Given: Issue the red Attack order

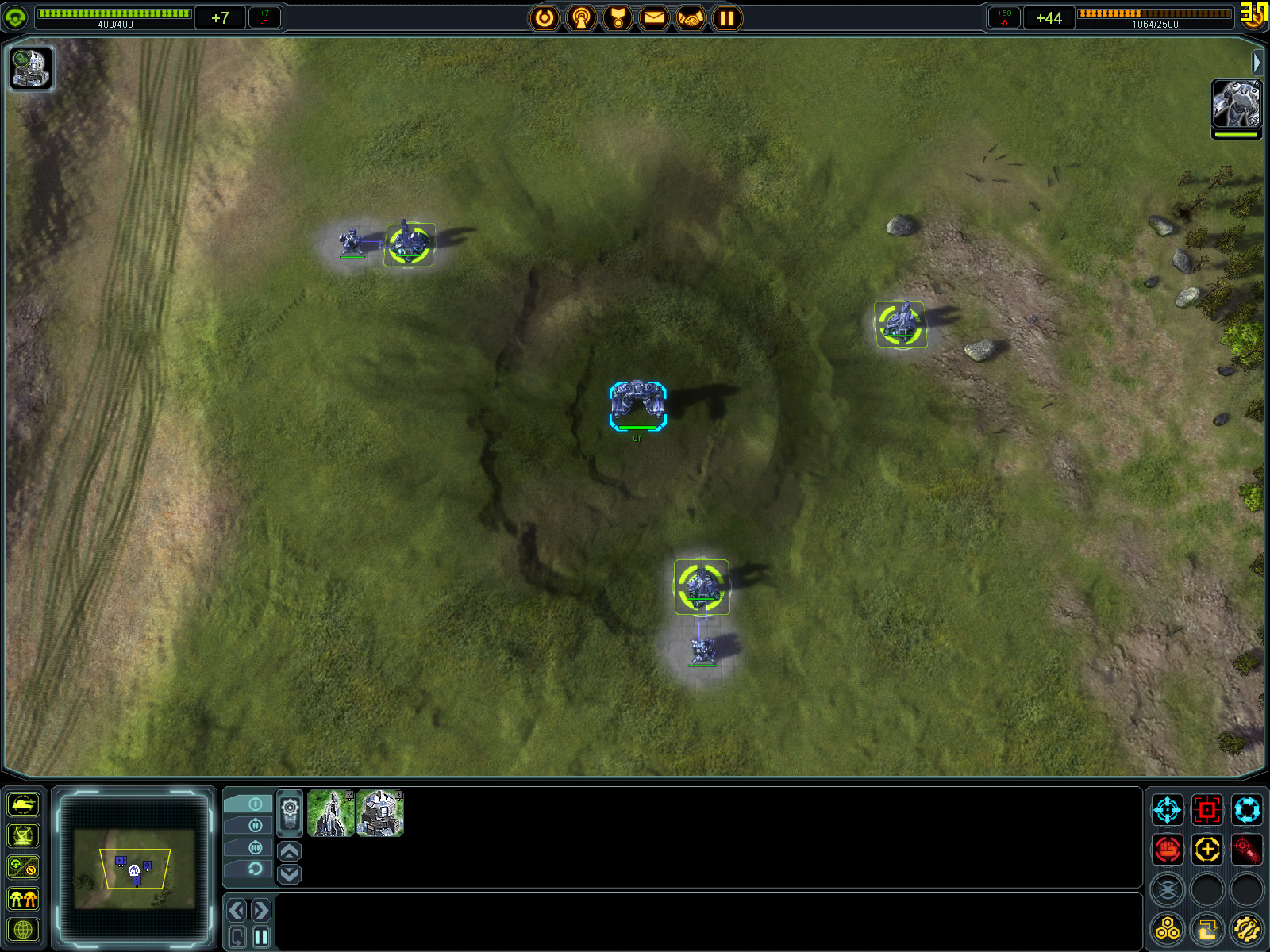Looking at the screenshot, I should pyautogui.click(x=1207, y=810).
